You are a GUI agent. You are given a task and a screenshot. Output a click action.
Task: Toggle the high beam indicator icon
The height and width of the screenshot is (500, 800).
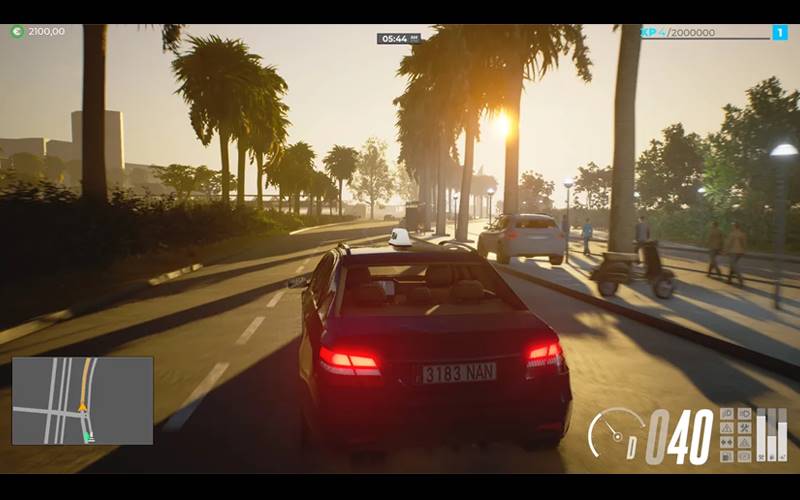(x=745, y=413)
